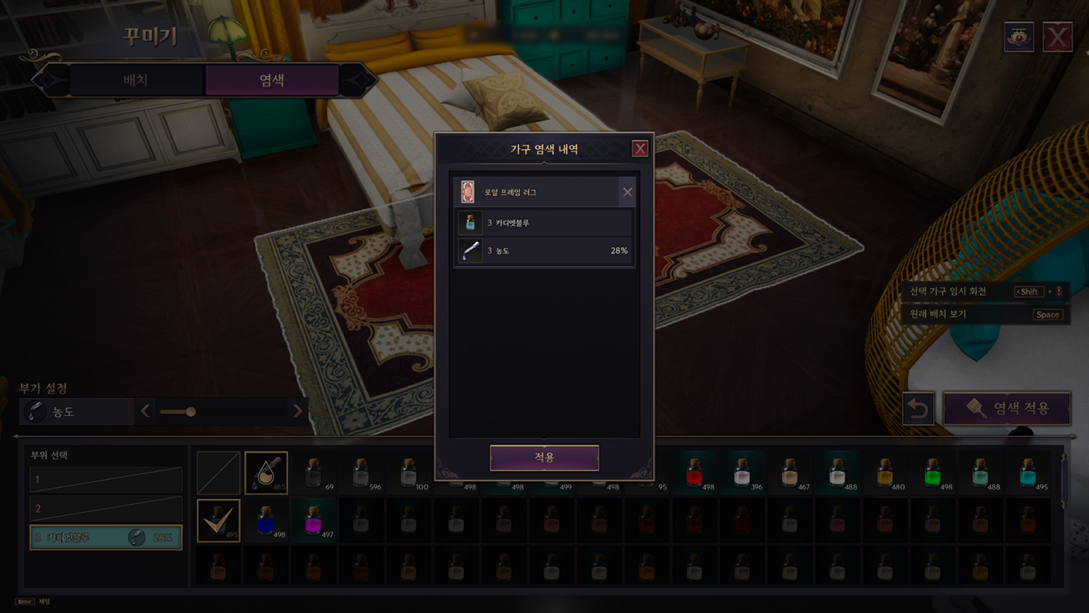Viewport: 1089px width, 613px height.
Task: Decrease 농도 with the left arrow
Action: (x=146, y=411)
